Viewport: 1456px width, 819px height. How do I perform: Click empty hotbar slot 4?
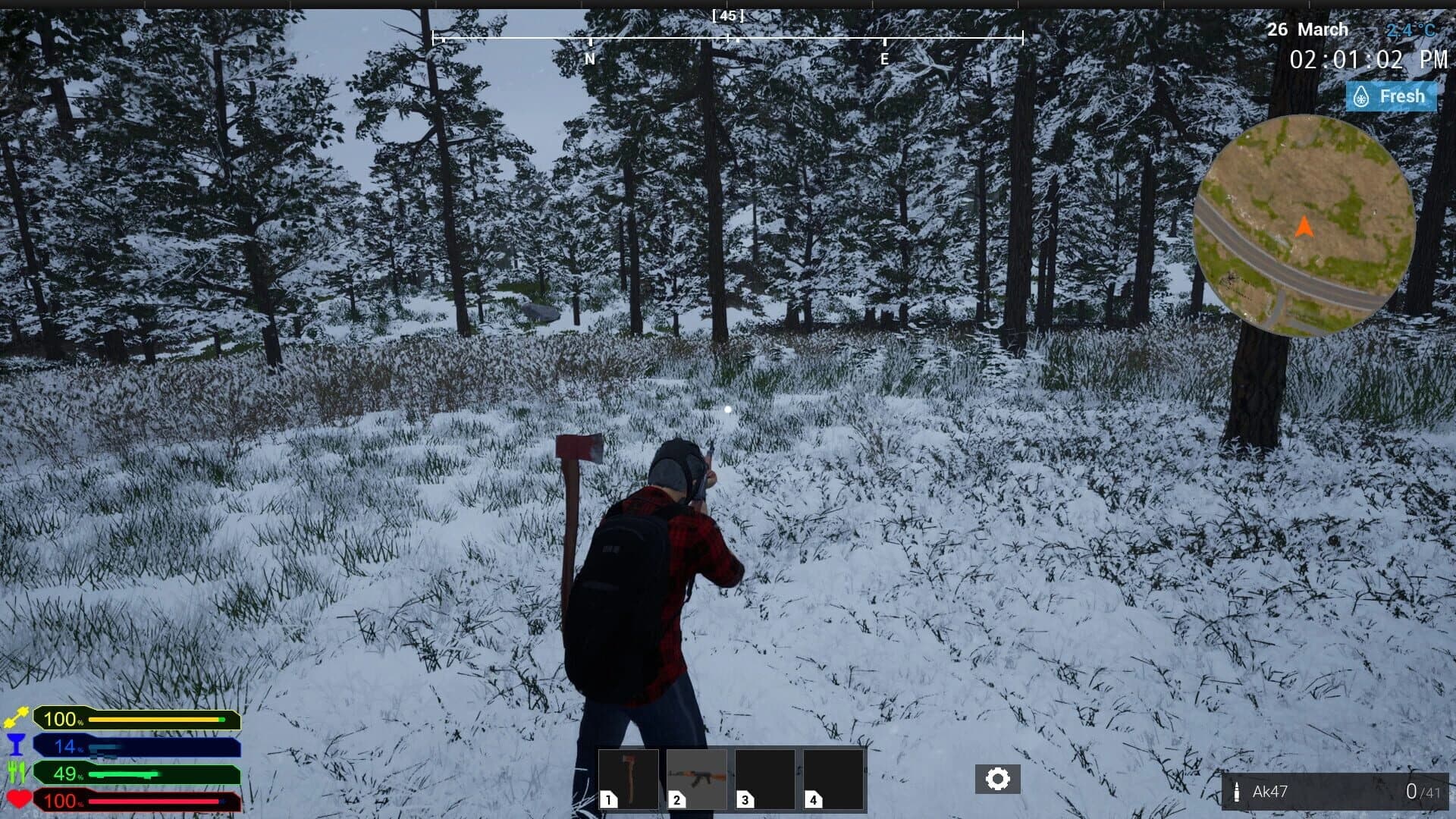pyautogui.click(x=835, y=777)
